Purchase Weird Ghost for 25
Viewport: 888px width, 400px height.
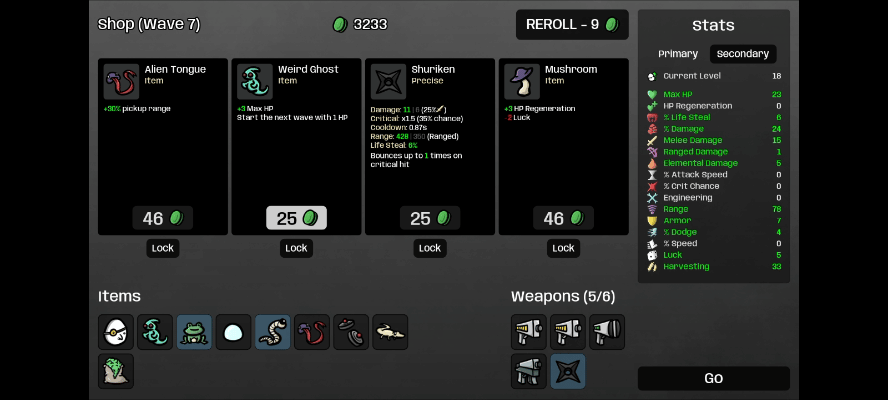coord(296,218)
